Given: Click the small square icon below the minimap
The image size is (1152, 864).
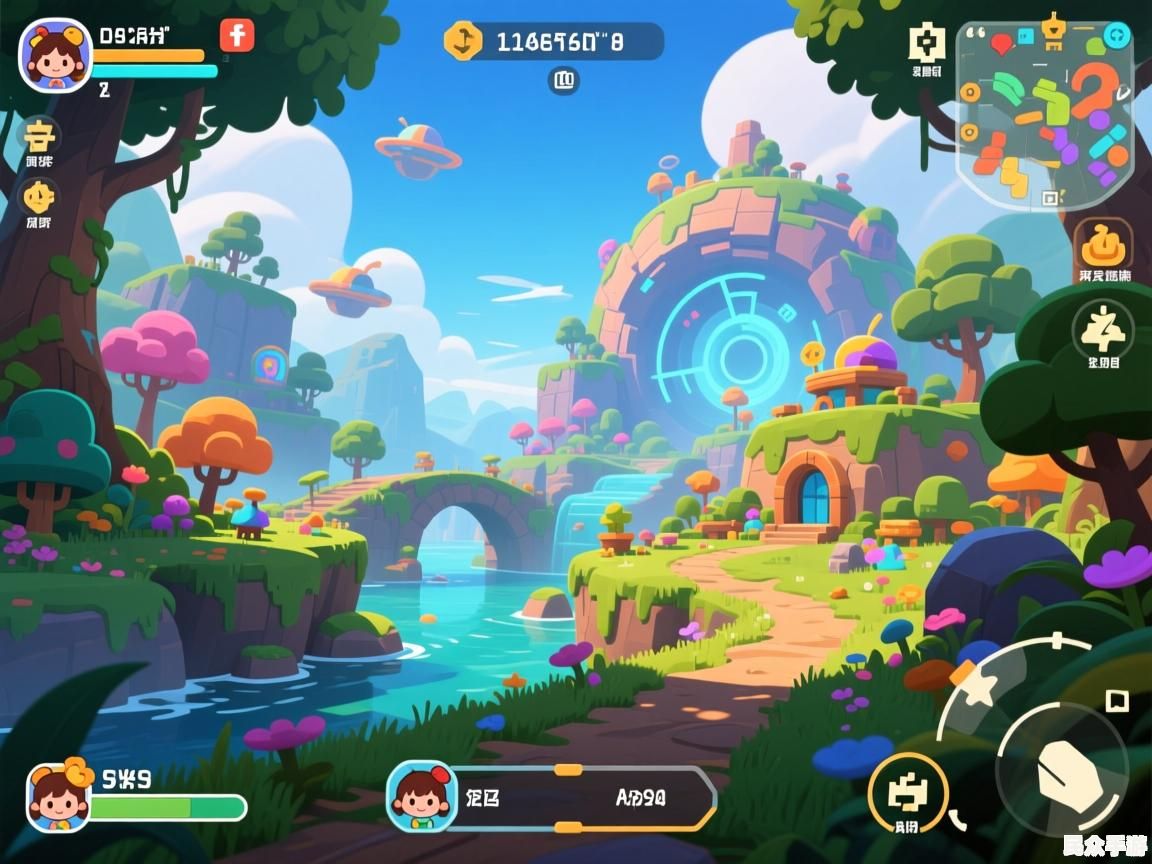Looking at the screenshot, I should pyautogui.click(x=1049, y=199).
